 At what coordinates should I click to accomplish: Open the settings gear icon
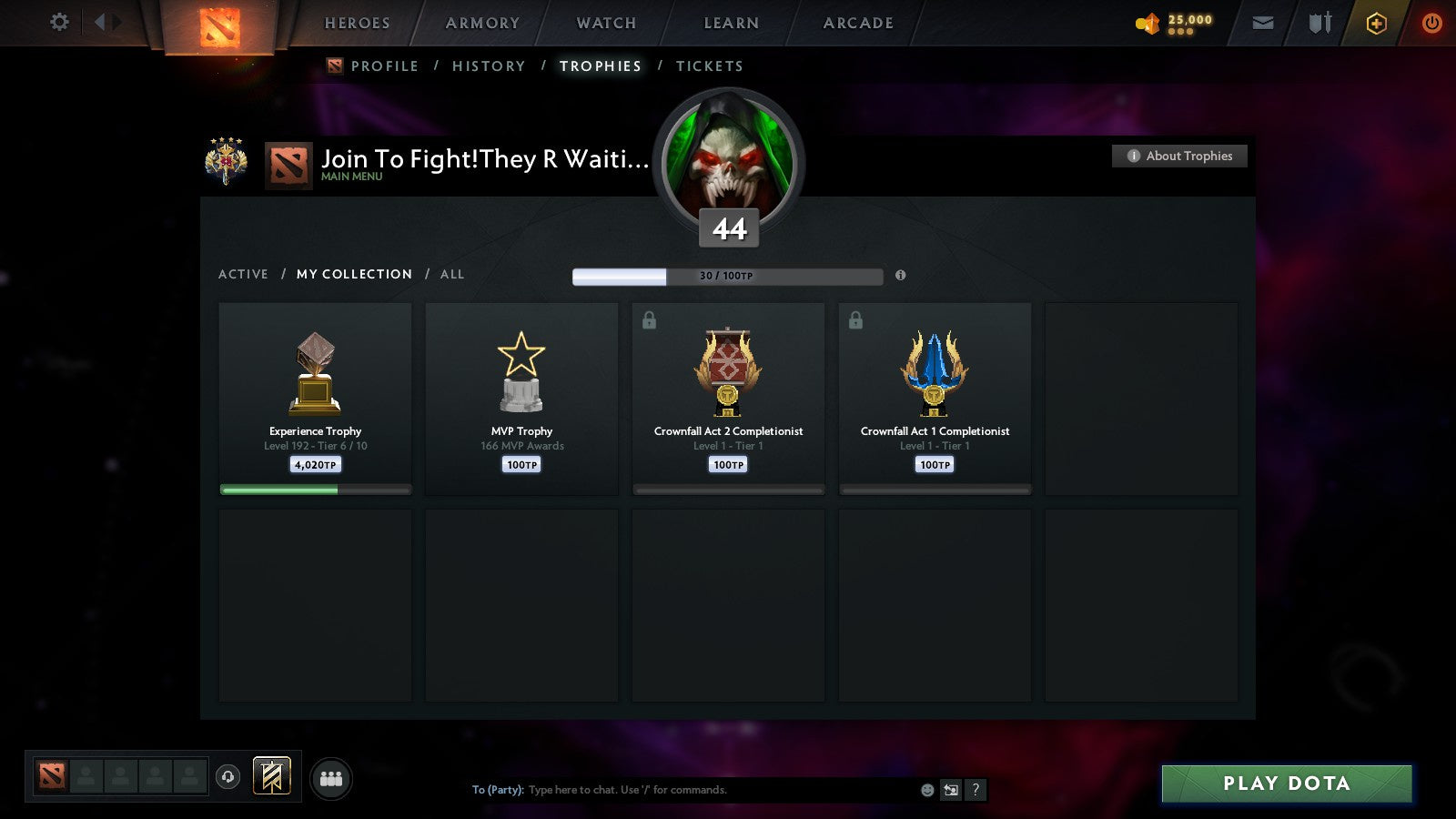tap(59, 23)
